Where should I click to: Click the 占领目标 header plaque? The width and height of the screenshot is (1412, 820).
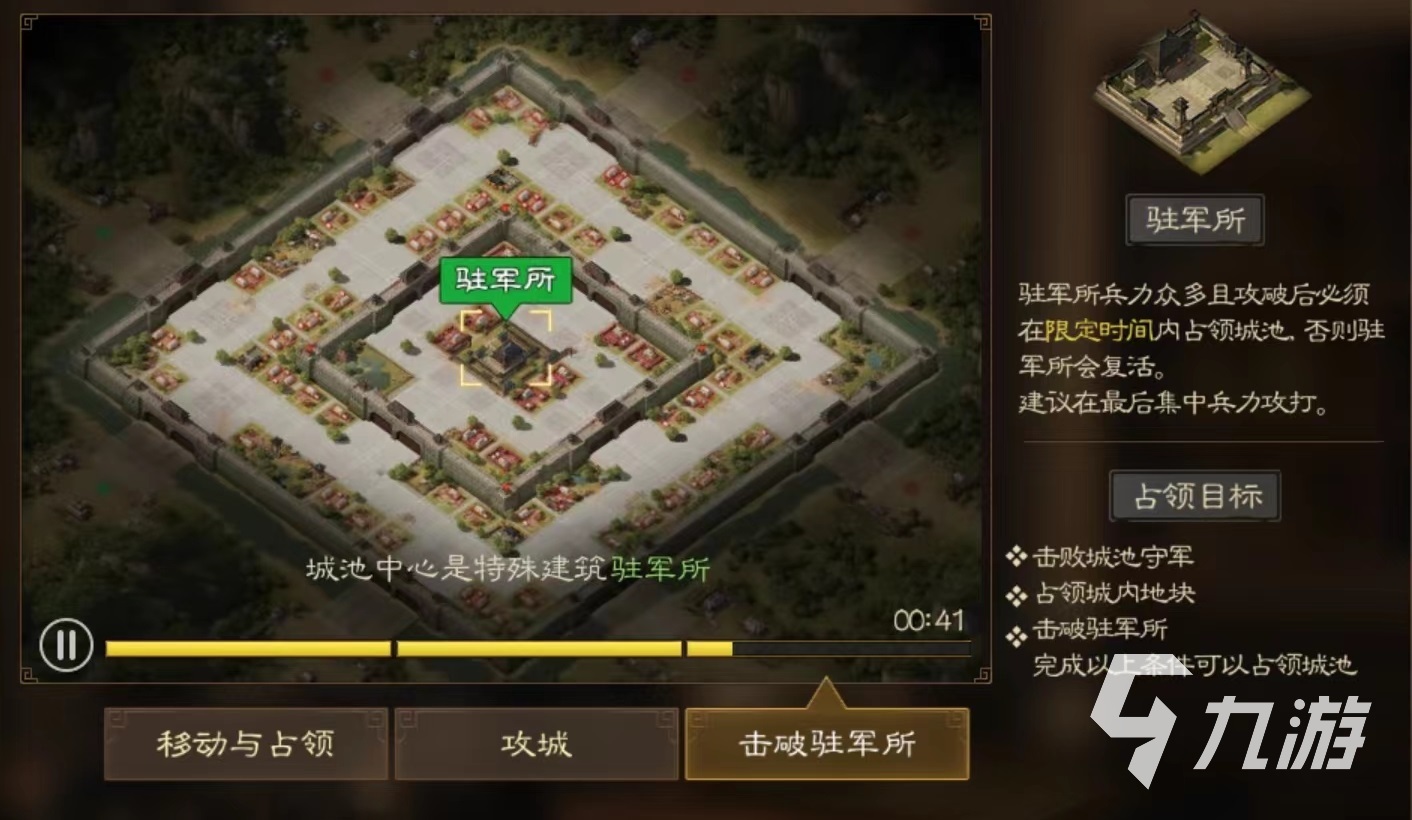point(1195,495)
